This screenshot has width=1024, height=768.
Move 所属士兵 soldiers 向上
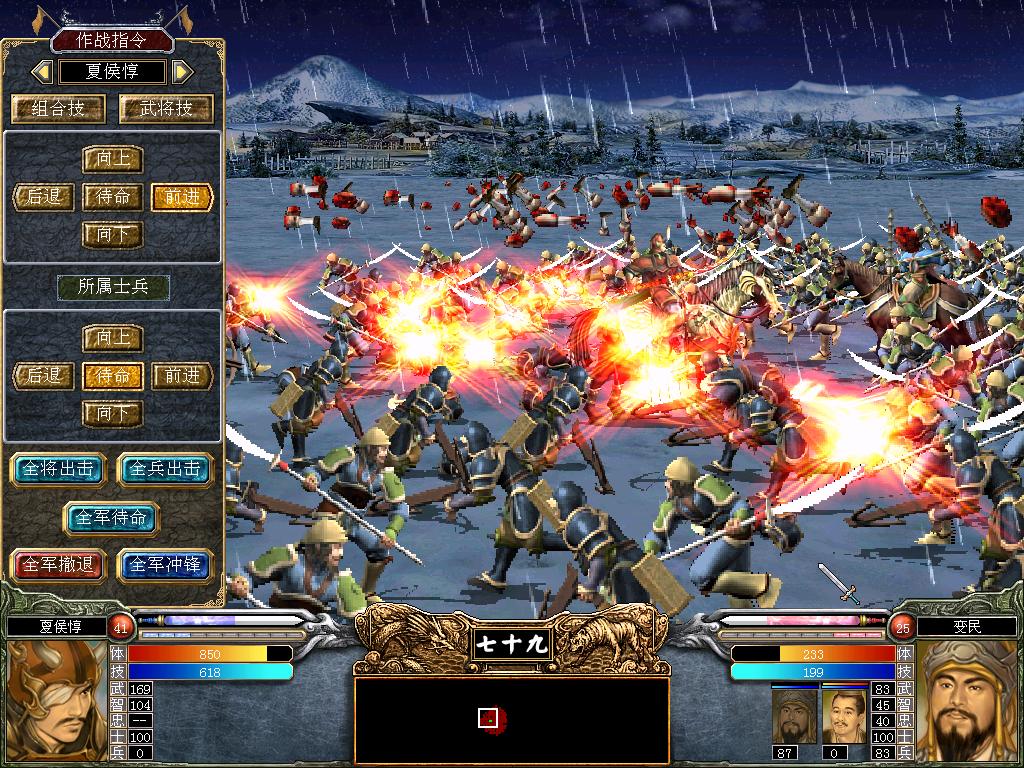coord(112,338)
